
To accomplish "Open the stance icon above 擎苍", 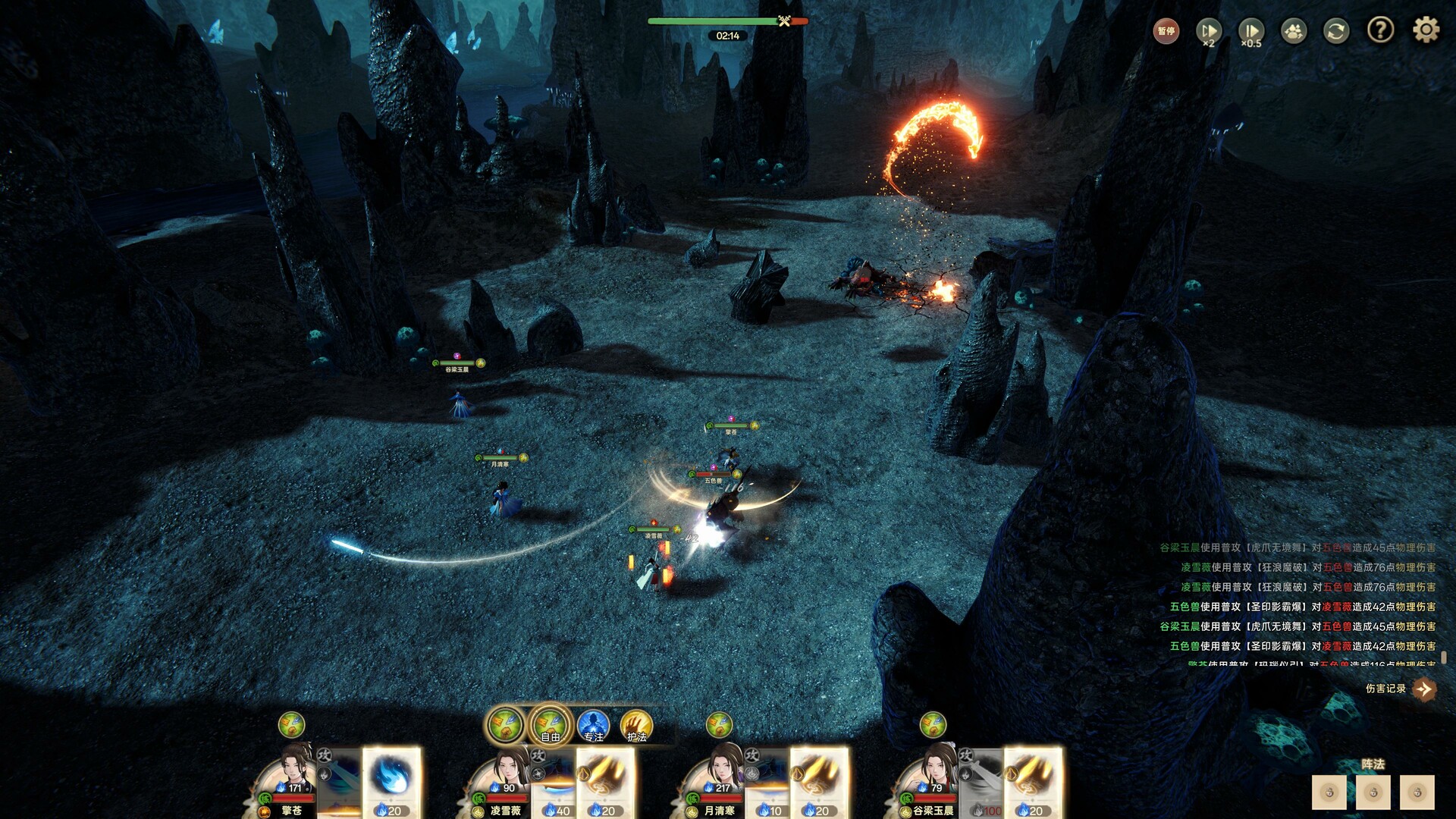I will coord(291,725).
